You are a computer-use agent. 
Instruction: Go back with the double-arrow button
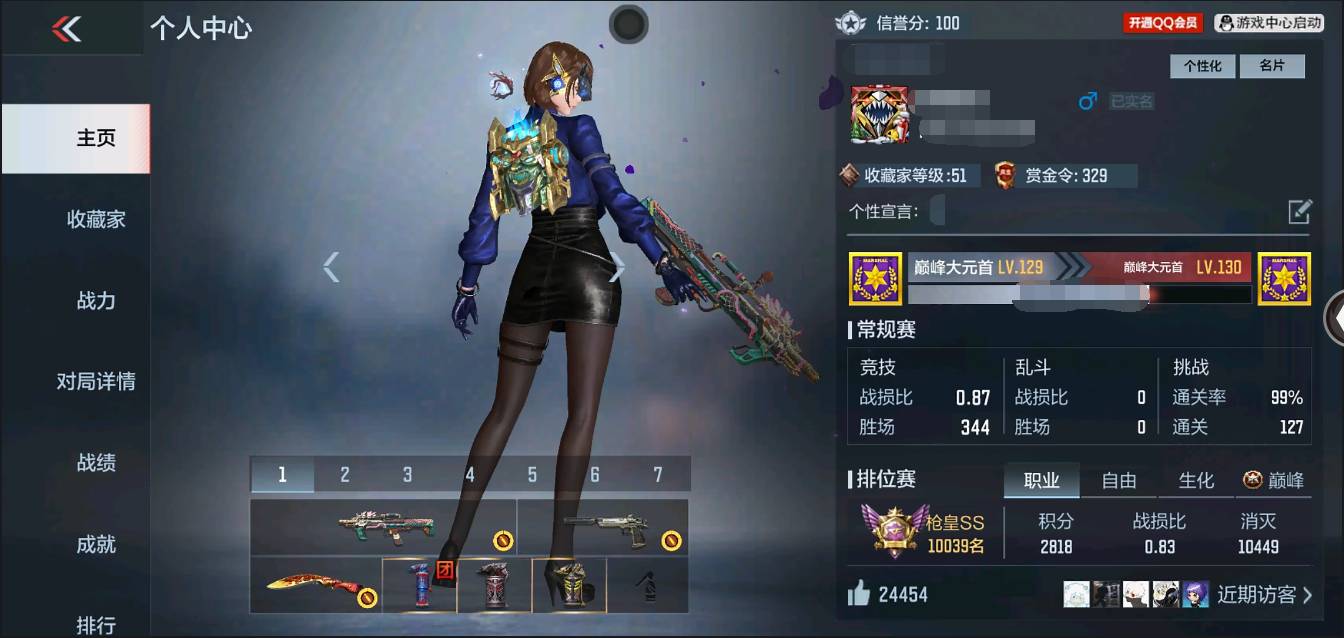67,29
